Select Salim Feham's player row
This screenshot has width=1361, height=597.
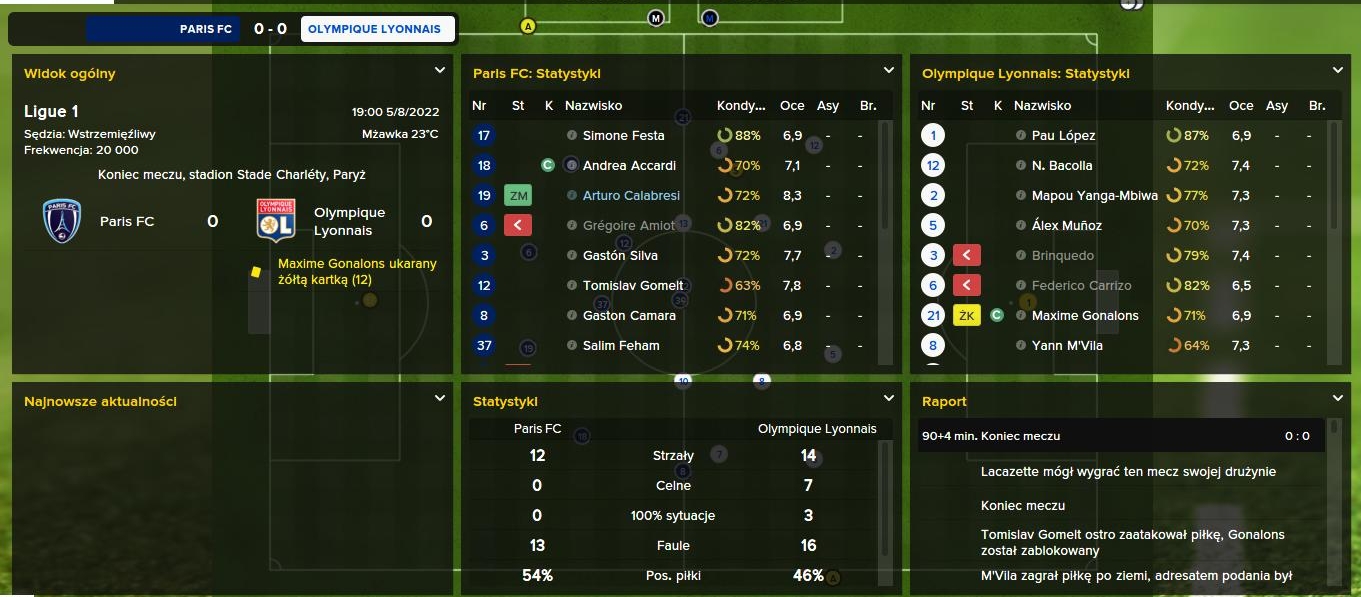[x=621, y=345]
